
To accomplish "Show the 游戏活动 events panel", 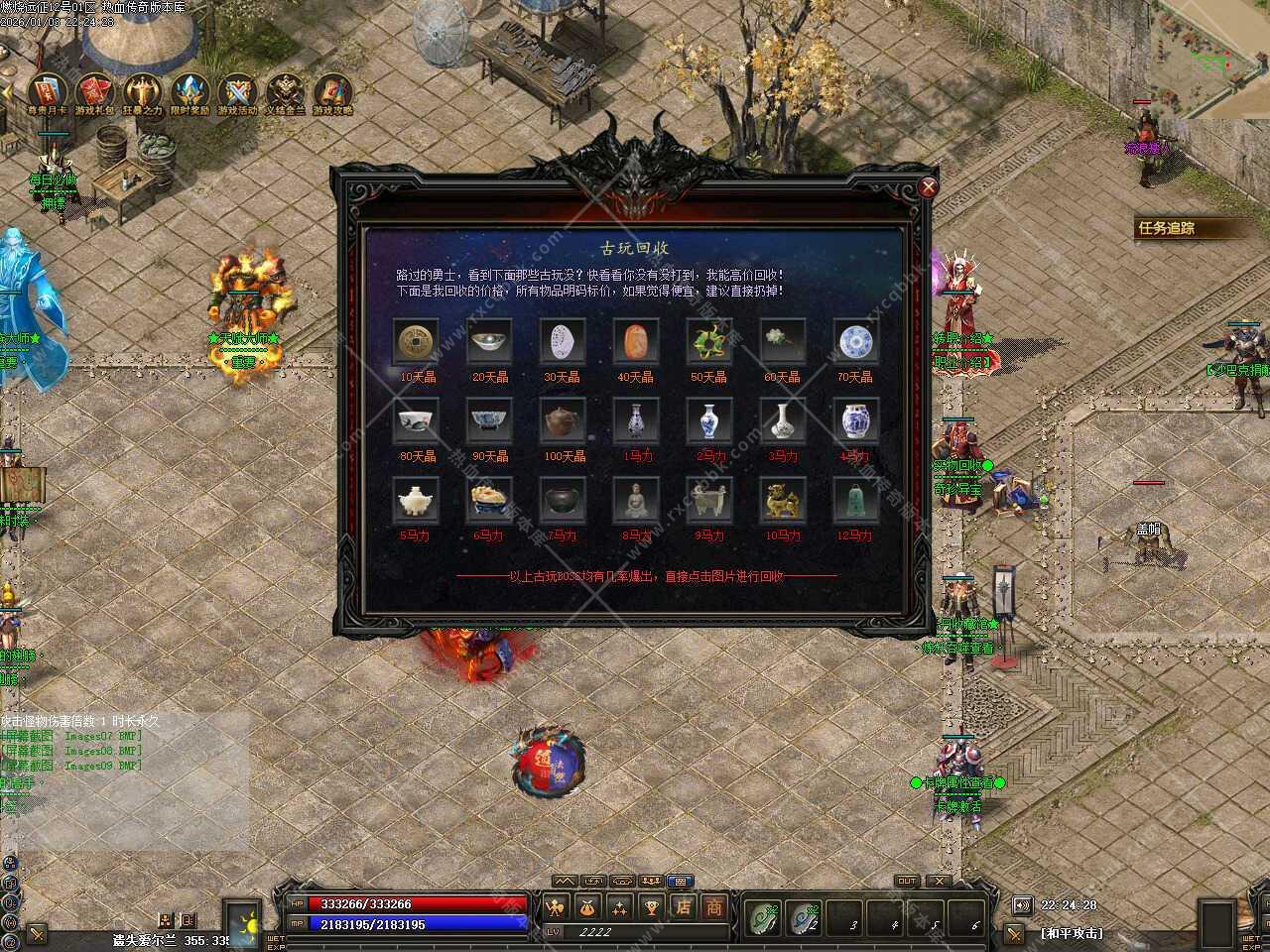I will point(237,93).
